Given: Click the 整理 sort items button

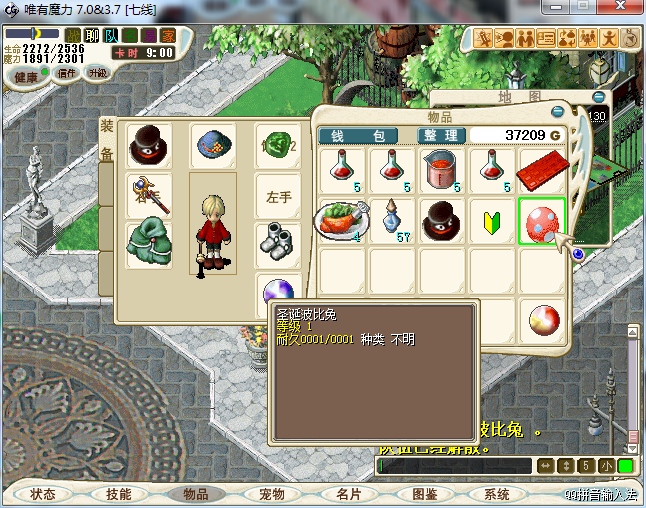Looking at the screenshot, I should (x=440, y=135).
